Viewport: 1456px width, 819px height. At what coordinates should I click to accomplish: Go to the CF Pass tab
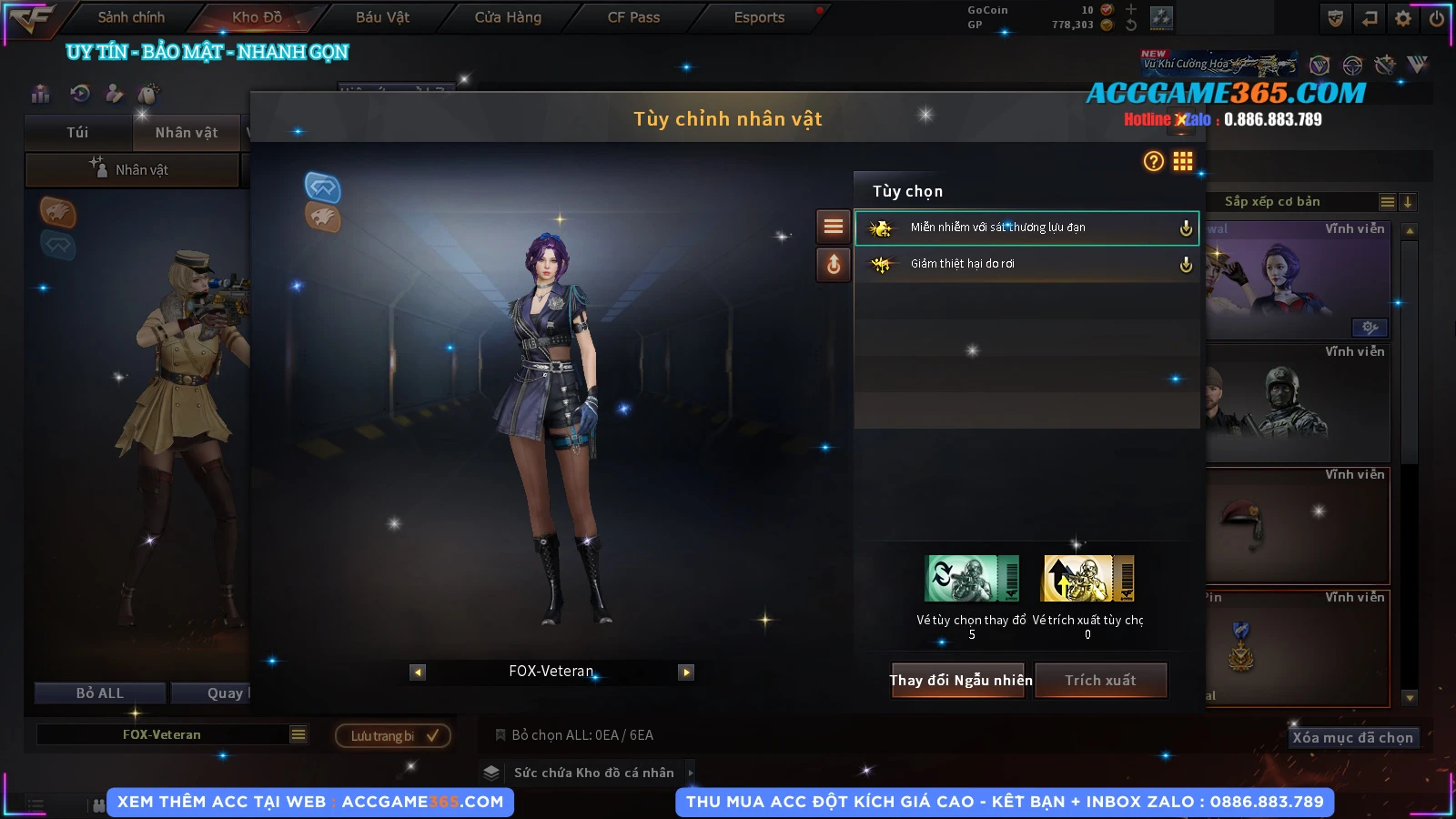tap(633, 17)
